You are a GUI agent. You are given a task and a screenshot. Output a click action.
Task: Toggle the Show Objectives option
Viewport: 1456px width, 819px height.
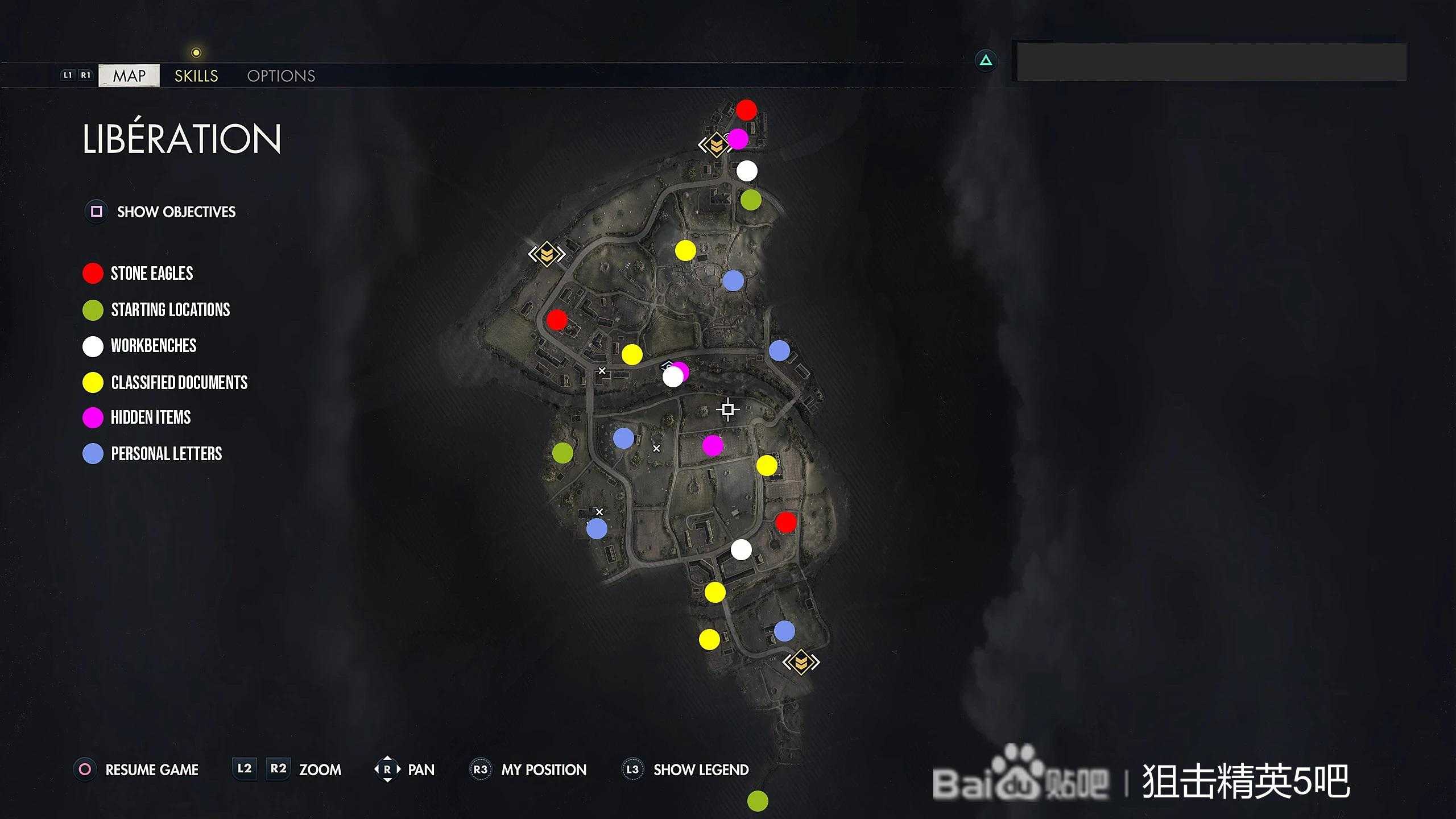click(x=176, y=212)
